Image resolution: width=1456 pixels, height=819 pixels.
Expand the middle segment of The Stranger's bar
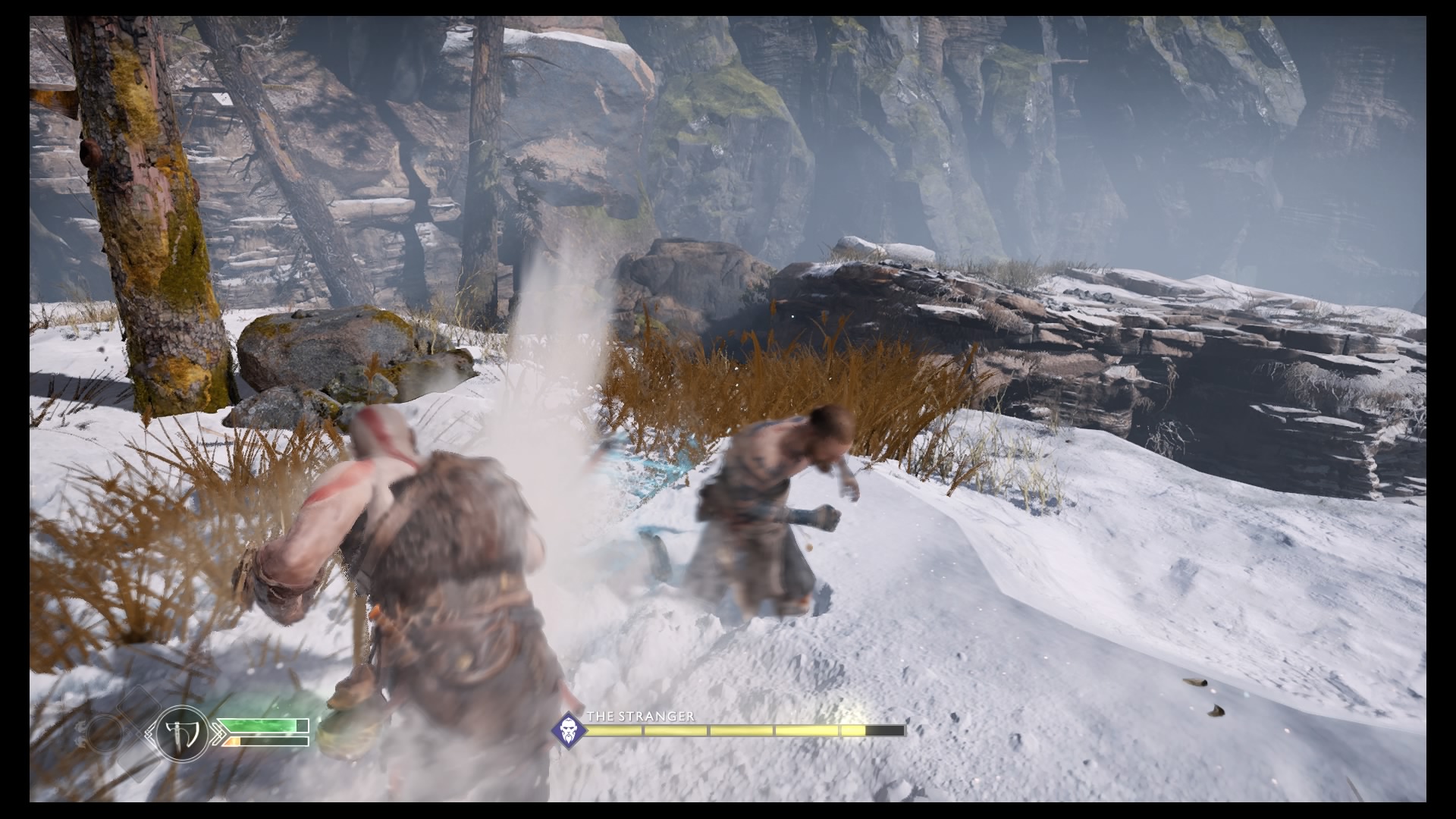741,730
